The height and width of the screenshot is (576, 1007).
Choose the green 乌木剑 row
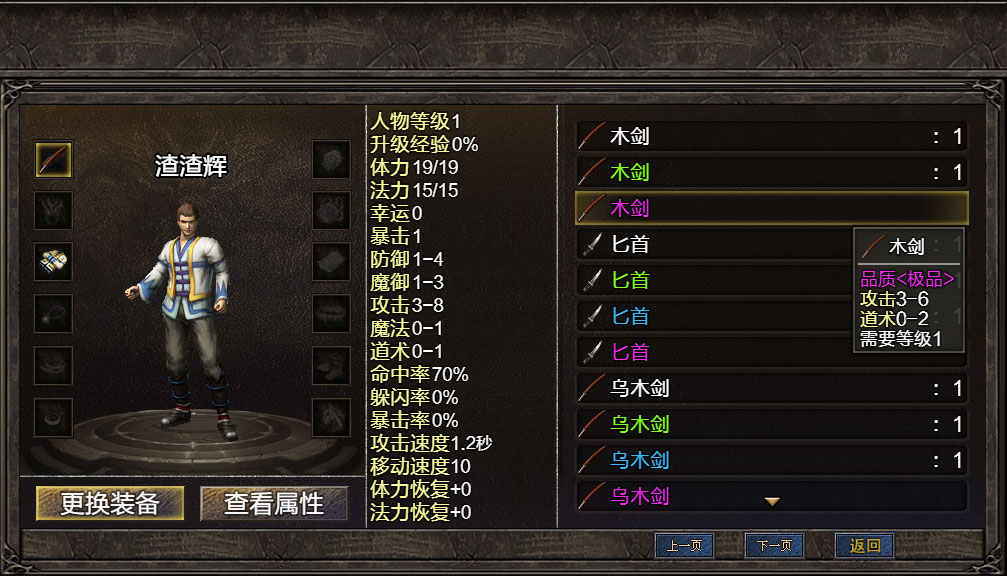(771, 424)
